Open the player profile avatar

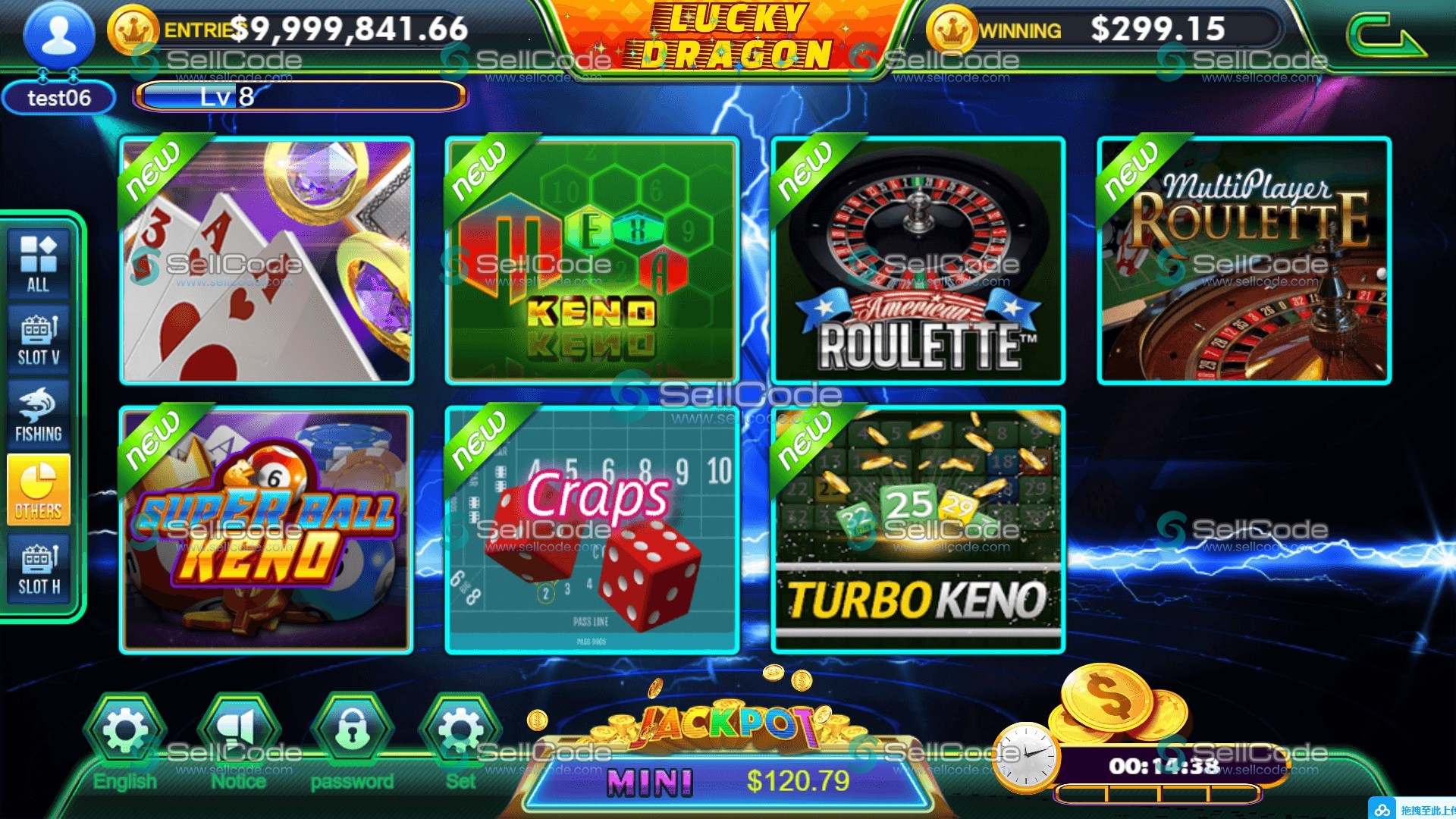point(58,36)
